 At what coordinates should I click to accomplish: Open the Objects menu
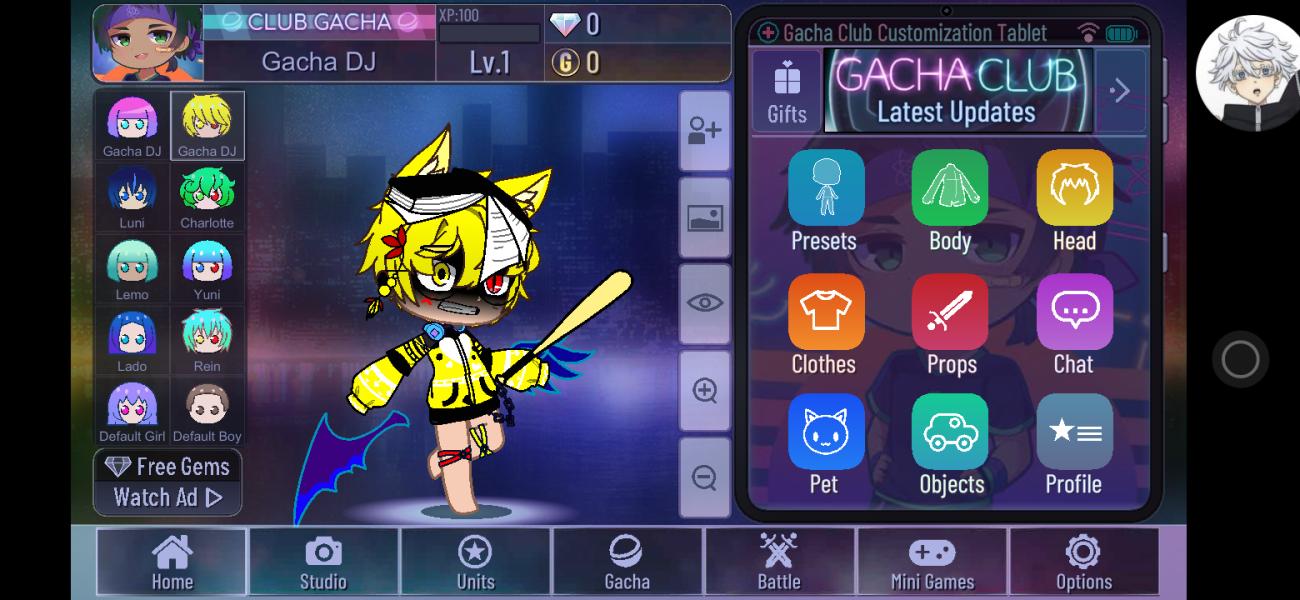tap(950, 444)
